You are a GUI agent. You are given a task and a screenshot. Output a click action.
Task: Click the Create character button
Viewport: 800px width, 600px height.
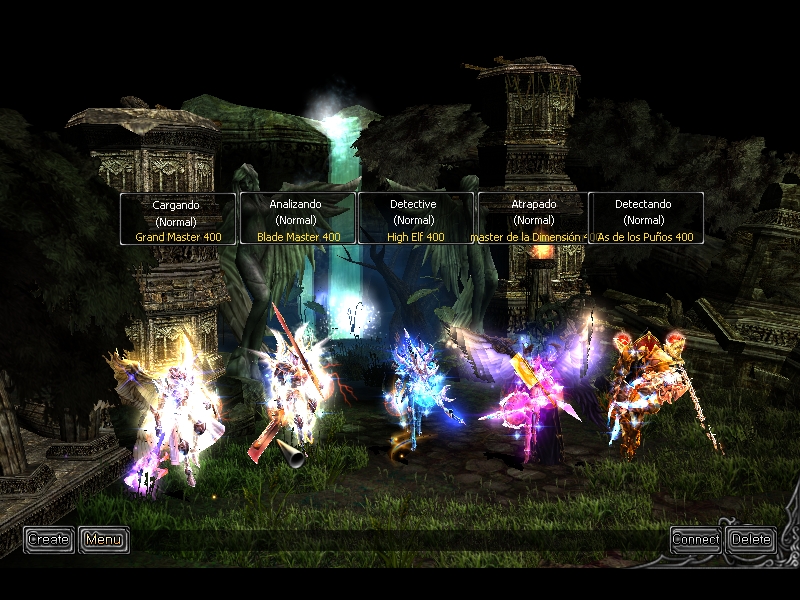(48, 540)
